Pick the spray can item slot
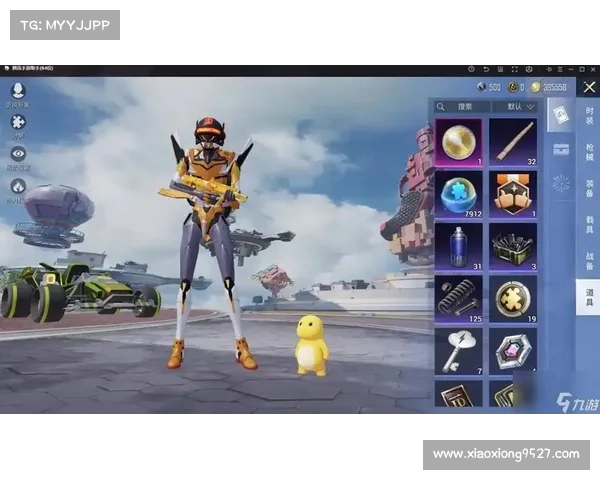 tap(459, 246)
